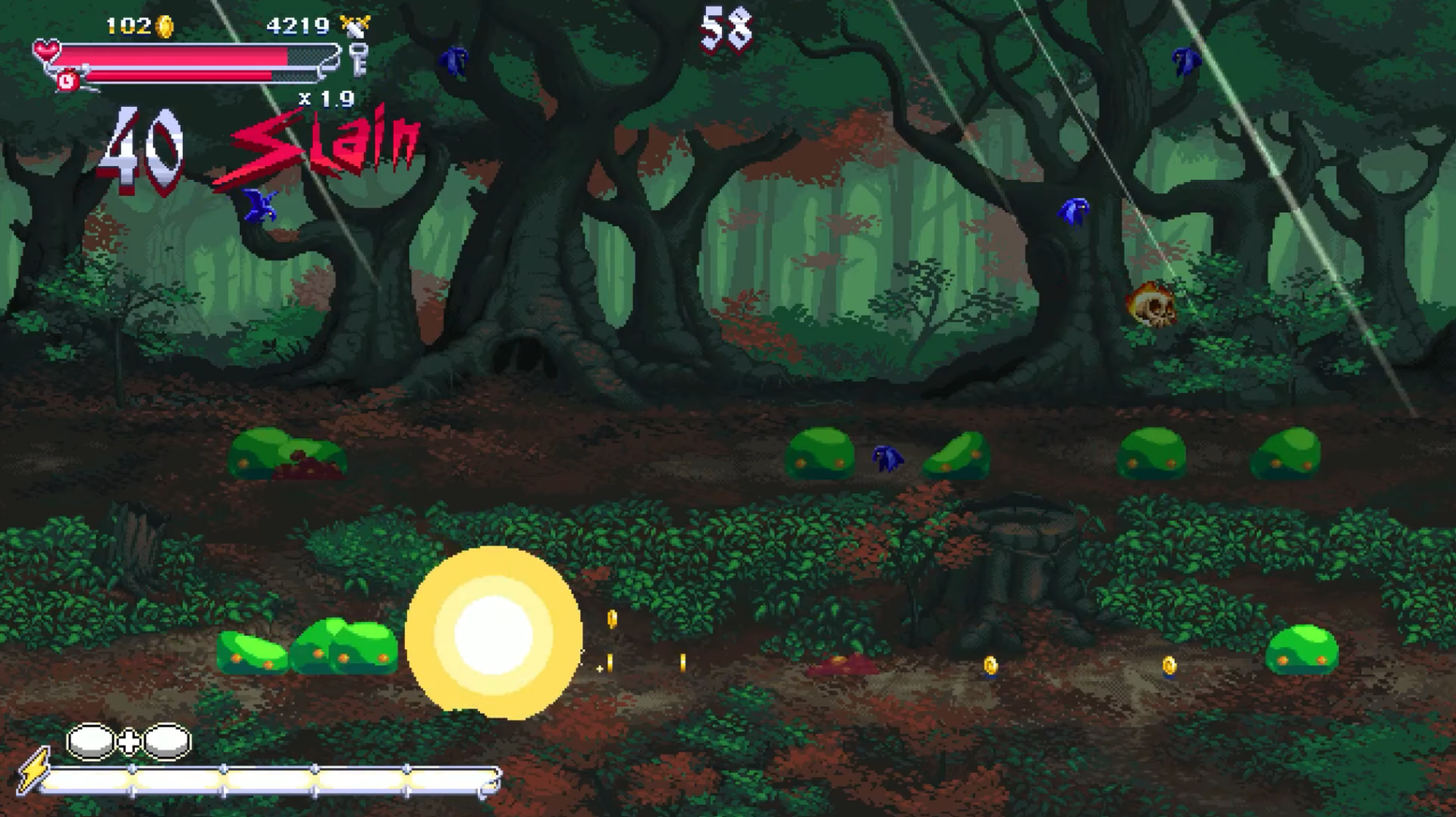1456x817 pixels.
Task: Click the pink health progress bar
Action: (174, 53)
